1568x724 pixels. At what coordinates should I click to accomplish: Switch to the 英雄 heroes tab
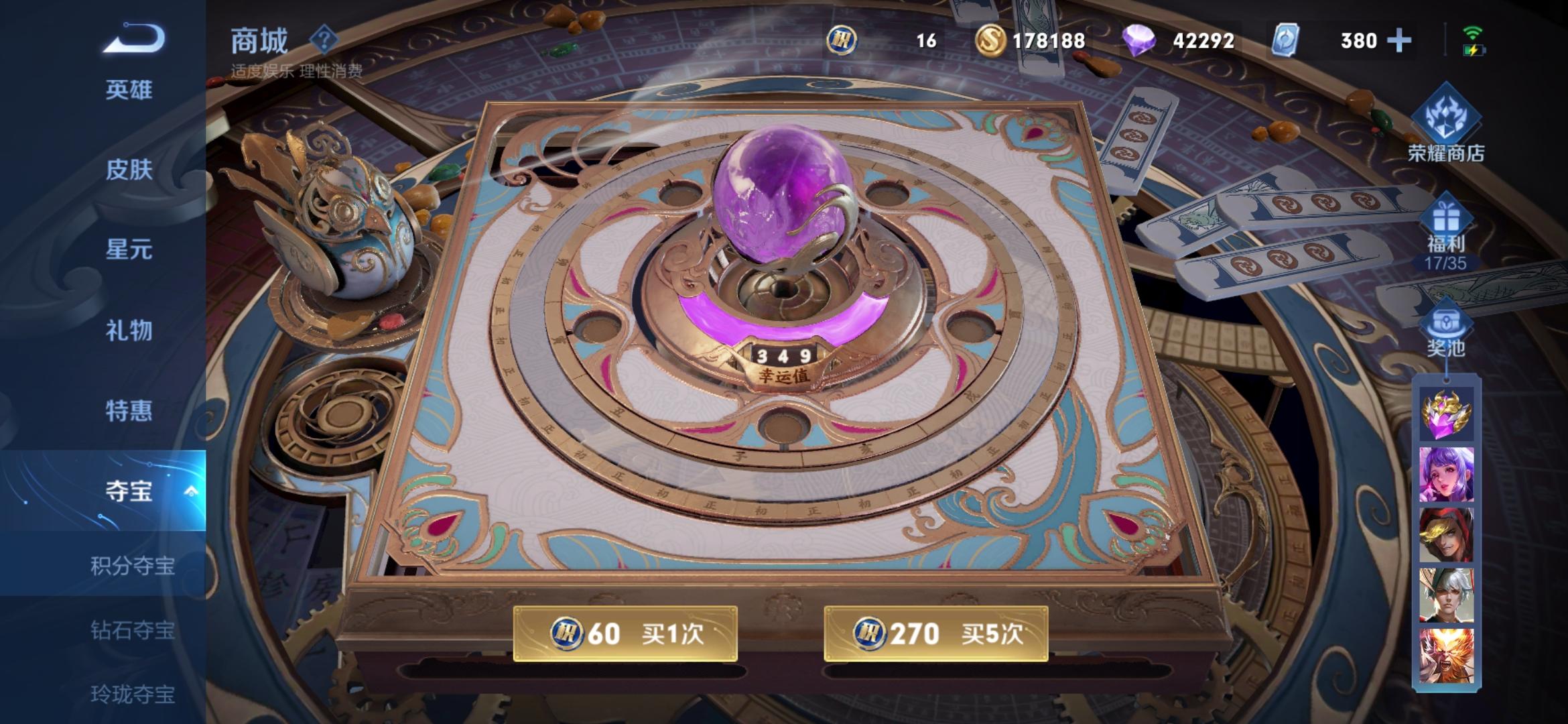coord(129,90)
